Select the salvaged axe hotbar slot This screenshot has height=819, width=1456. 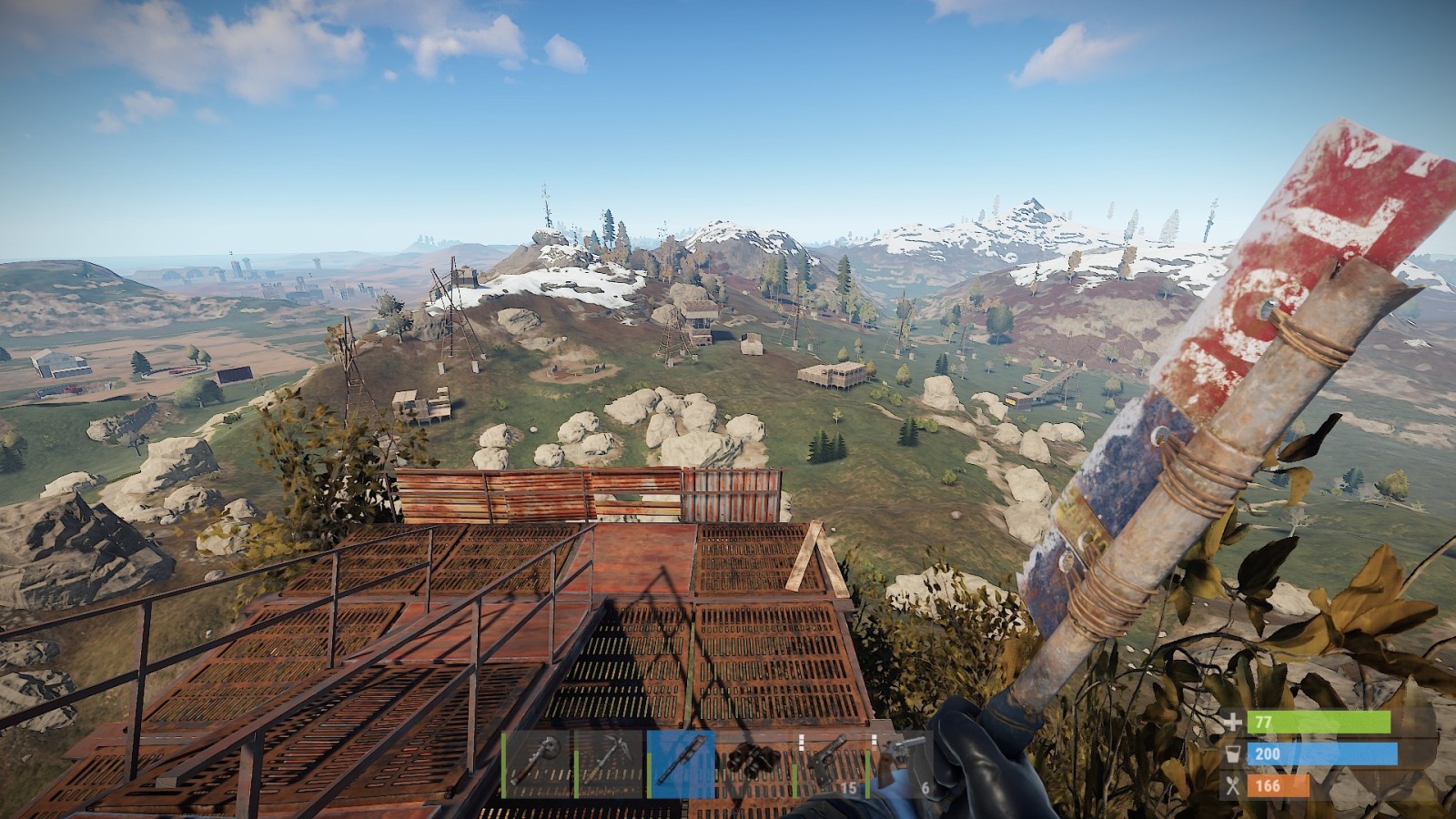click(536, 763)
